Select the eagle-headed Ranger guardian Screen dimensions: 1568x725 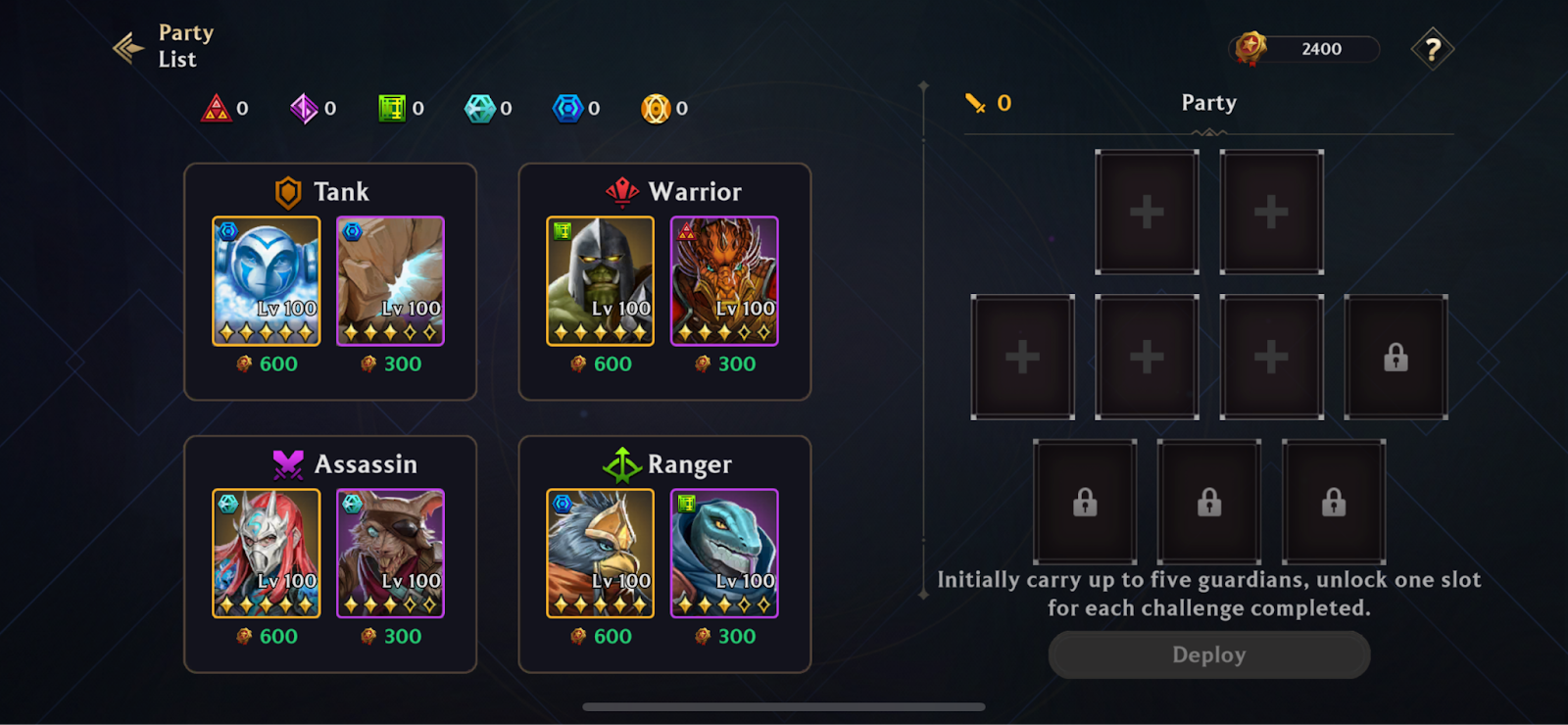(600, 554)
